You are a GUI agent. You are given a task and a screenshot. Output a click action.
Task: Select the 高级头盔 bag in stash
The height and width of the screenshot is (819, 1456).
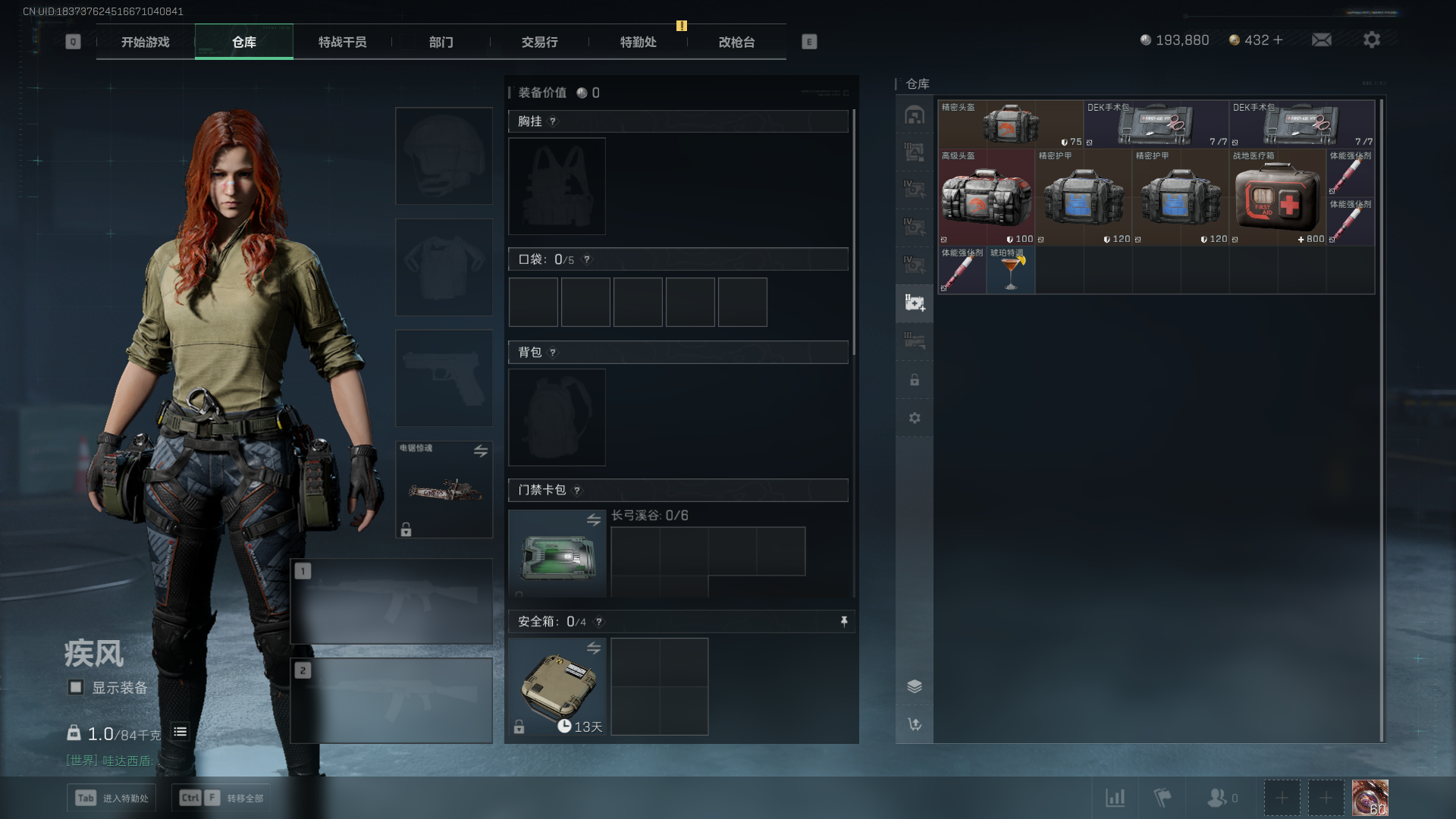(986, 197)
